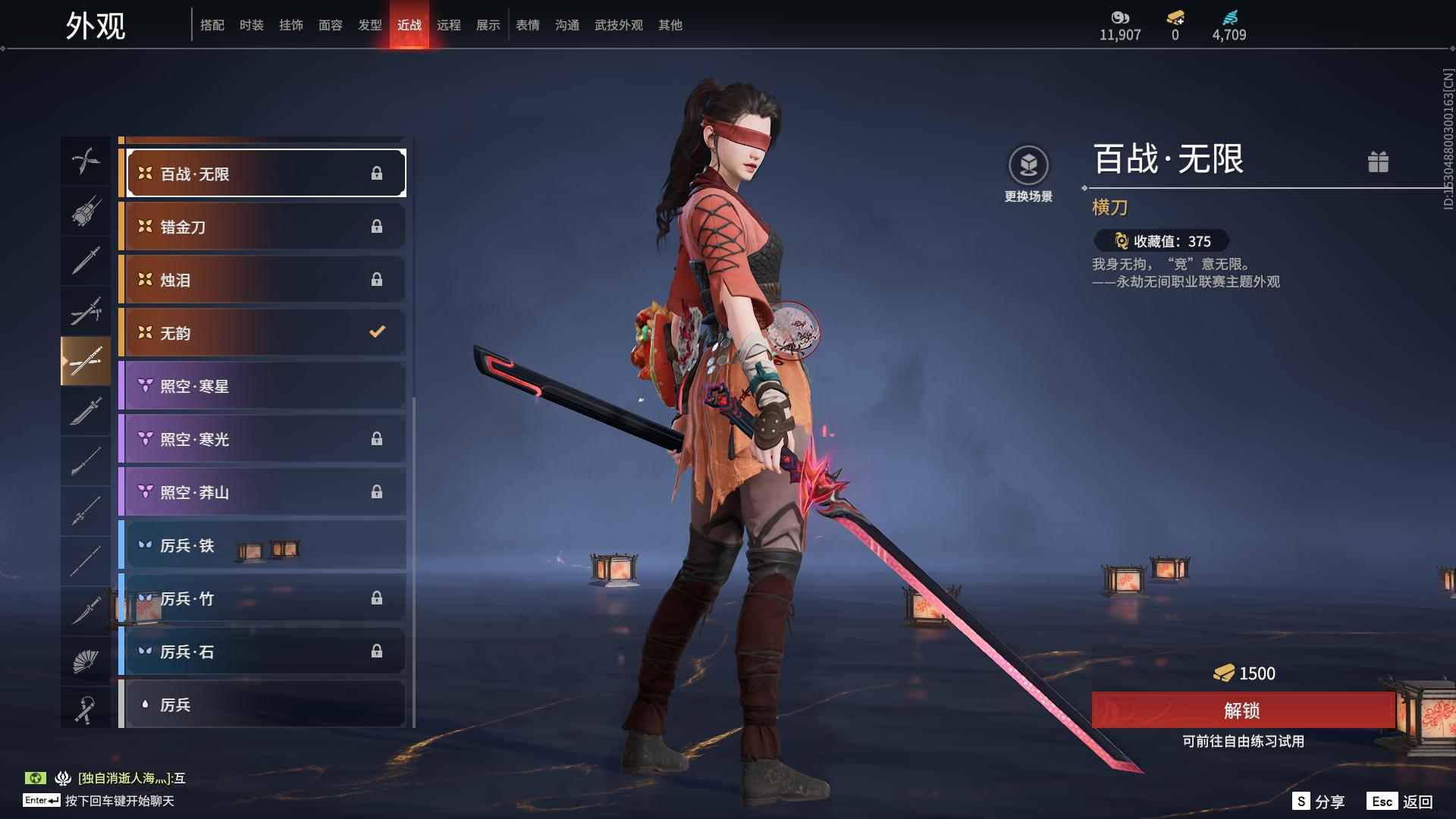The height and width of the screenshot is (819, 1456).
Task: Click the gold currency 11,907 display
Action: (x=1120, y=25)
